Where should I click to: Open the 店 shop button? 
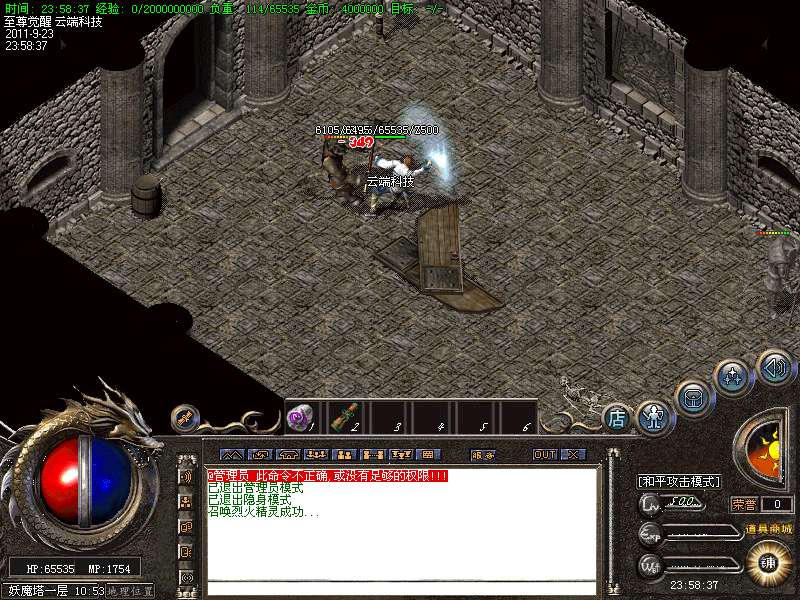tap(617, 418)
